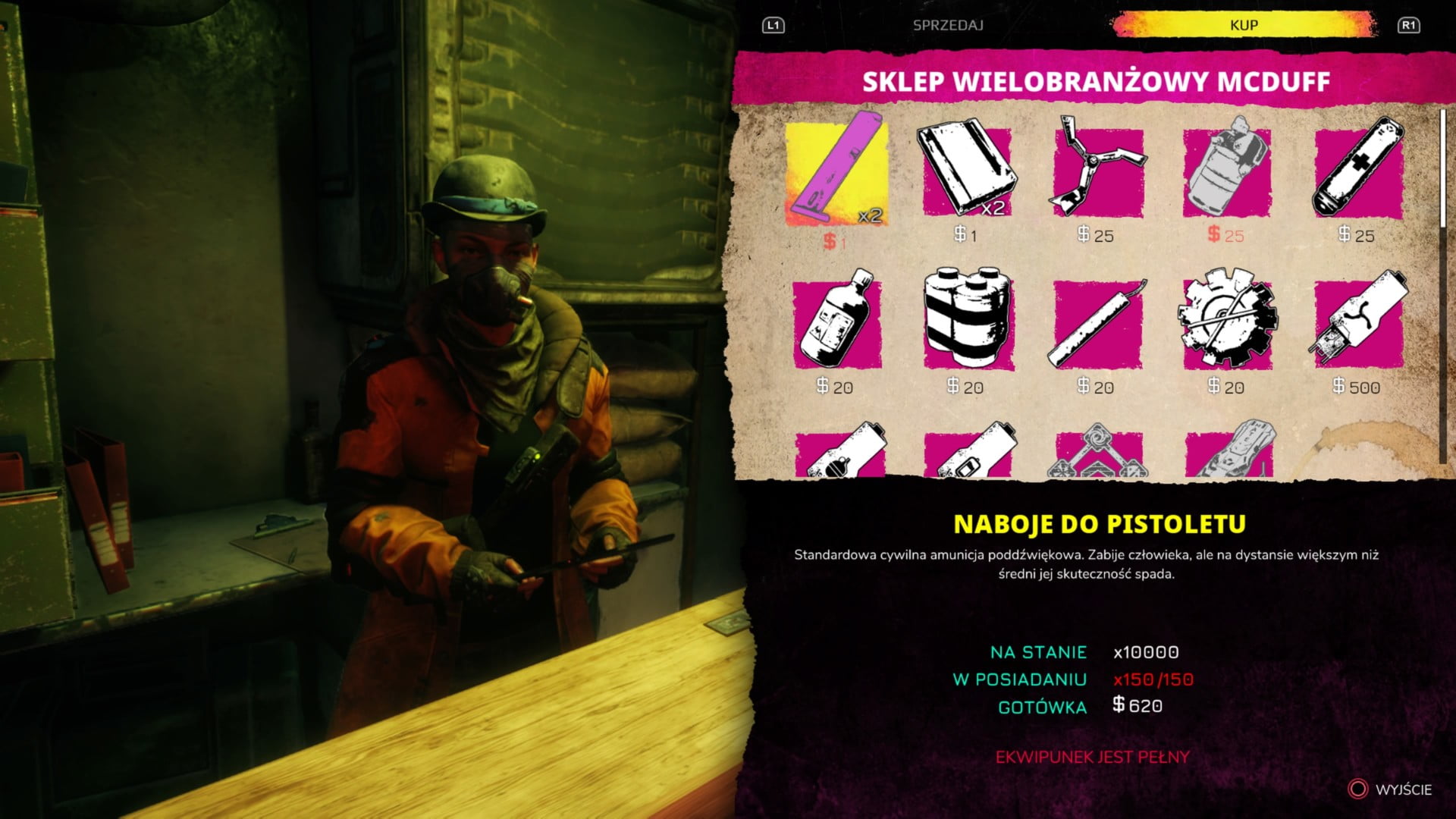Viewport: 1456px width, 819px height.
Task: Select the grey vehicle item
Action: (x=1228, y=453)
